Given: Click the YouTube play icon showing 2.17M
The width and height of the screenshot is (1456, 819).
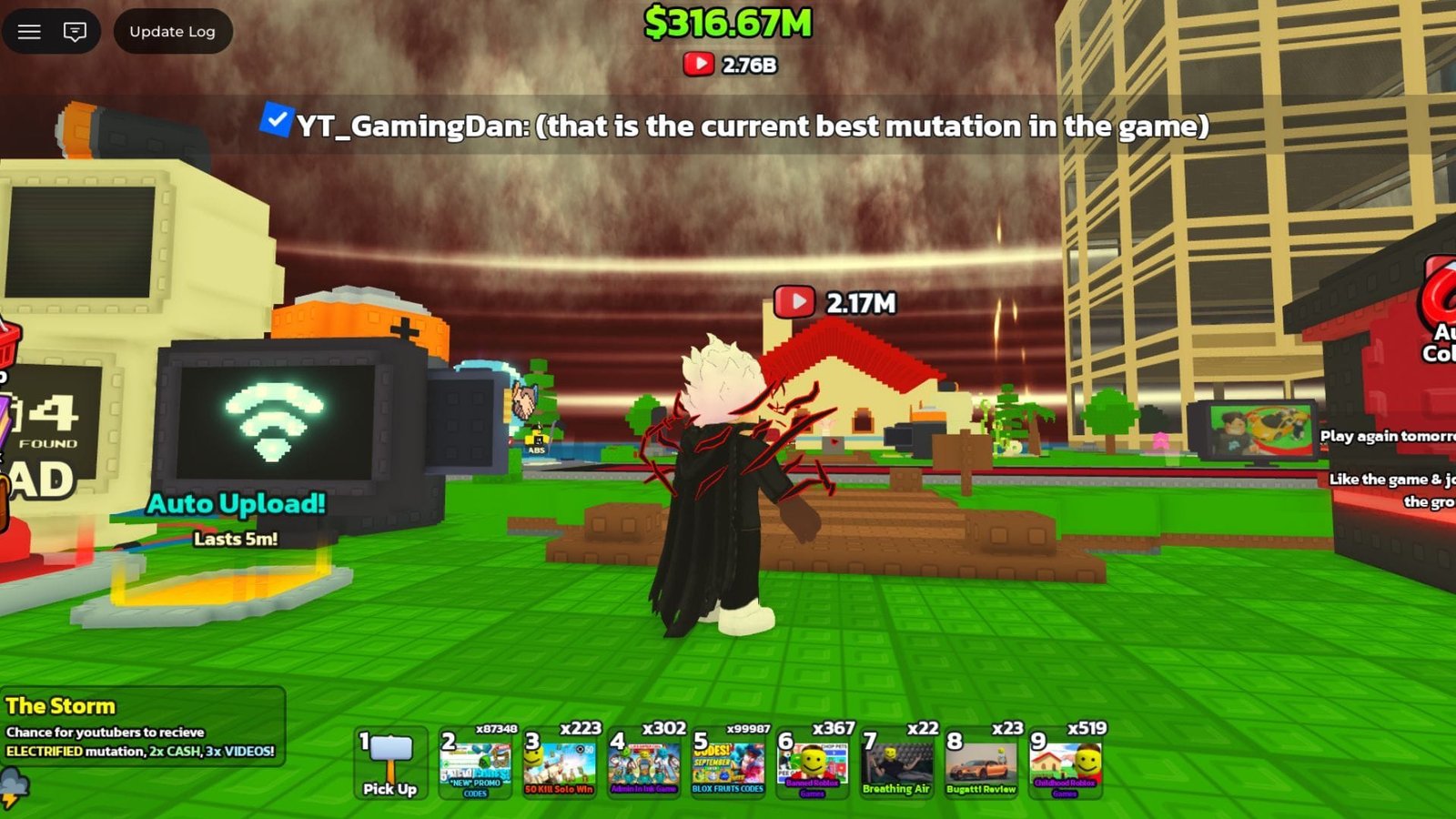Looking at the screenshot, I should (x=796, y=300).
